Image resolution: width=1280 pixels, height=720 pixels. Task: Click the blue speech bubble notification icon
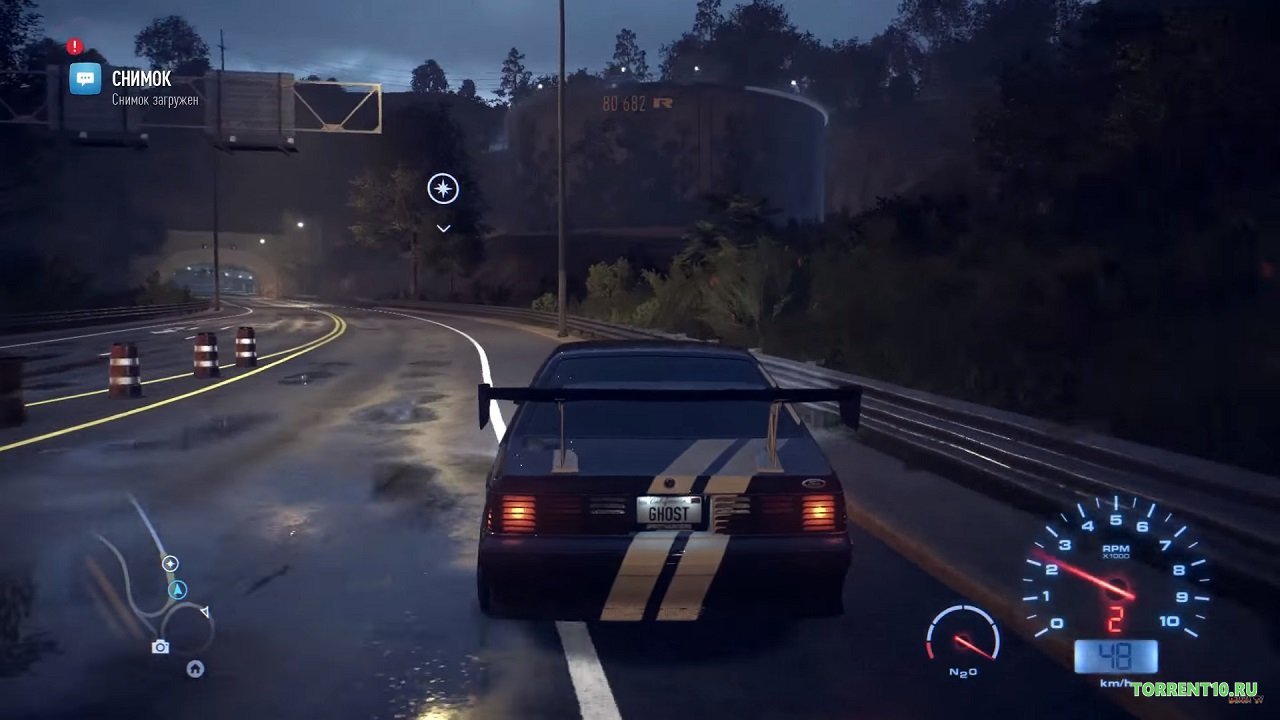(x=85, y=79)
